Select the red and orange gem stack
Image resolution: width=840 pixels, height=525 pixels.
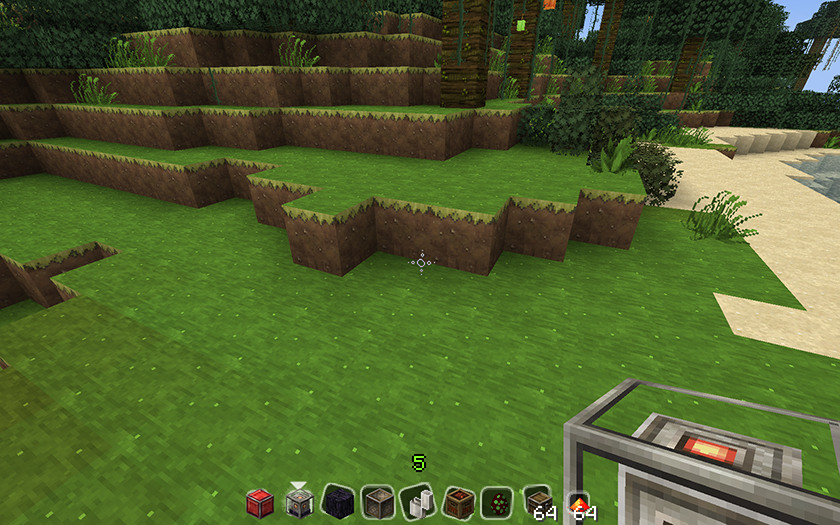pyautogui.click(x=577, y=502)
